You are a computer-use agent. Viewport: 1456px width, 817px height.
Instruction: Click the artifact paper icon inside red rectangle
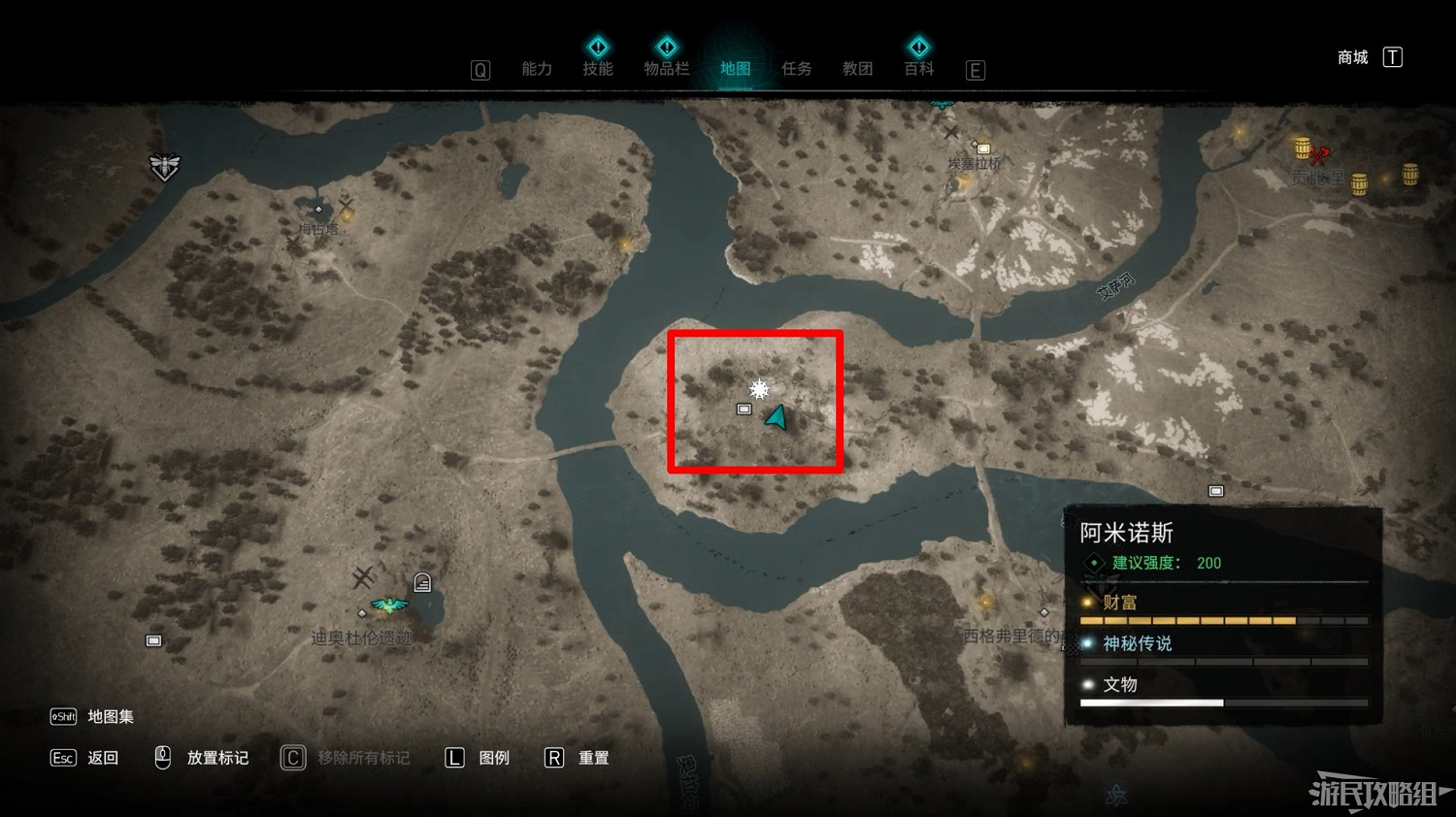click(x=744, y=410)
